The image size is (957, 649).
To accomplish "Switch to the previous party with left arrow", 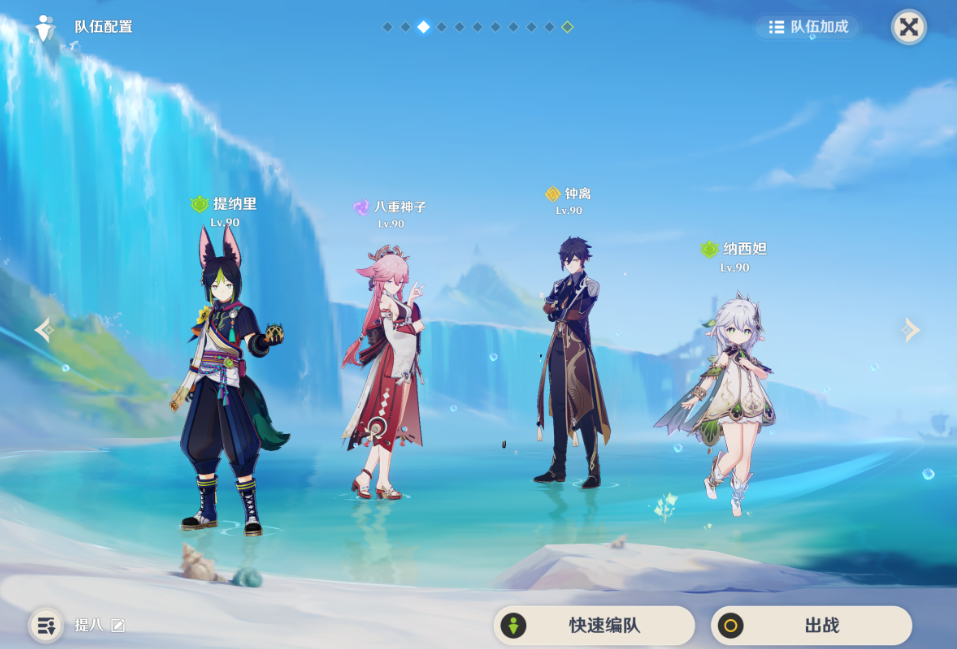I will [x=44, y=329].
